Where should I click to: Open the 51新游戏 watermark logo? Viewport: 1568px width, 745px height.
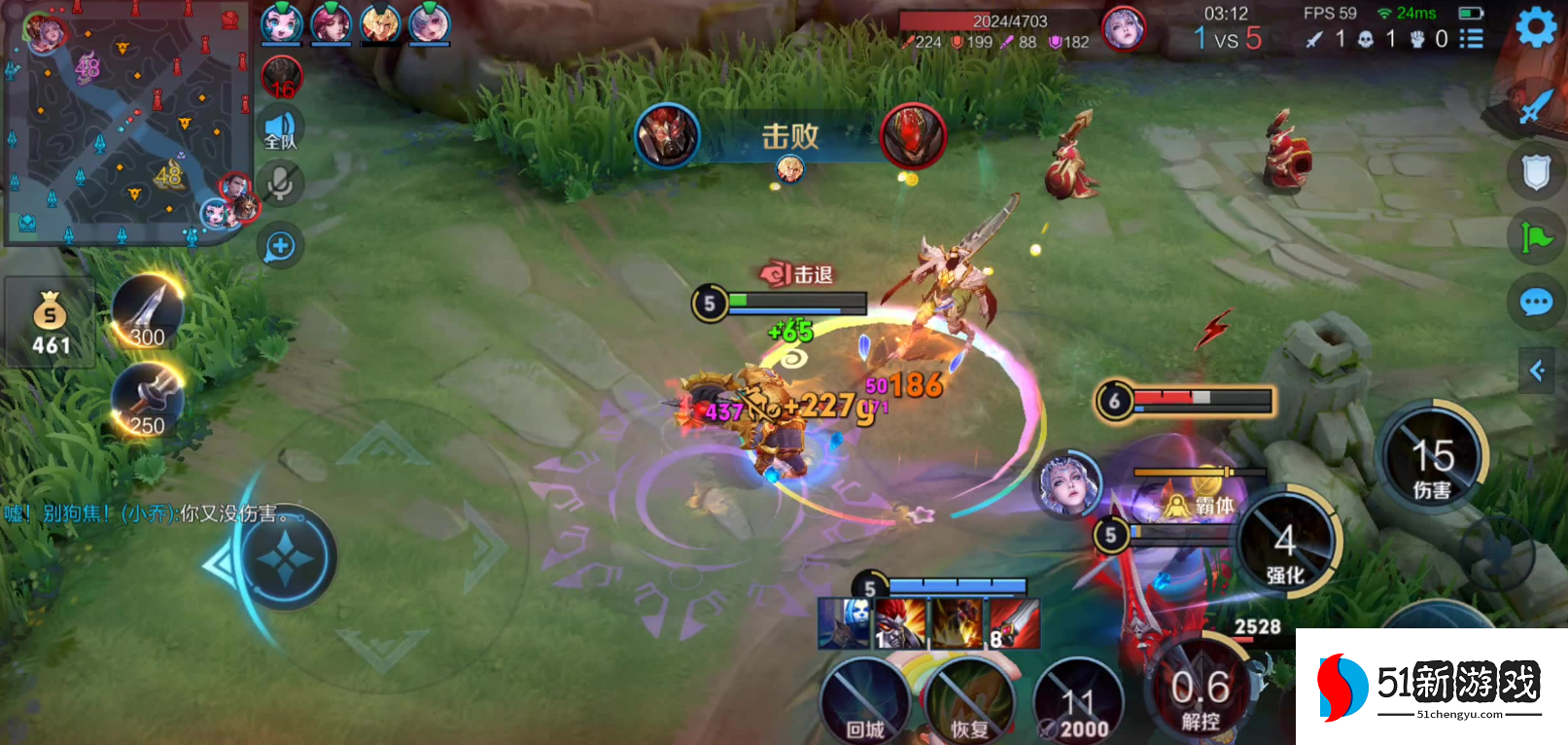point(1431,687)
